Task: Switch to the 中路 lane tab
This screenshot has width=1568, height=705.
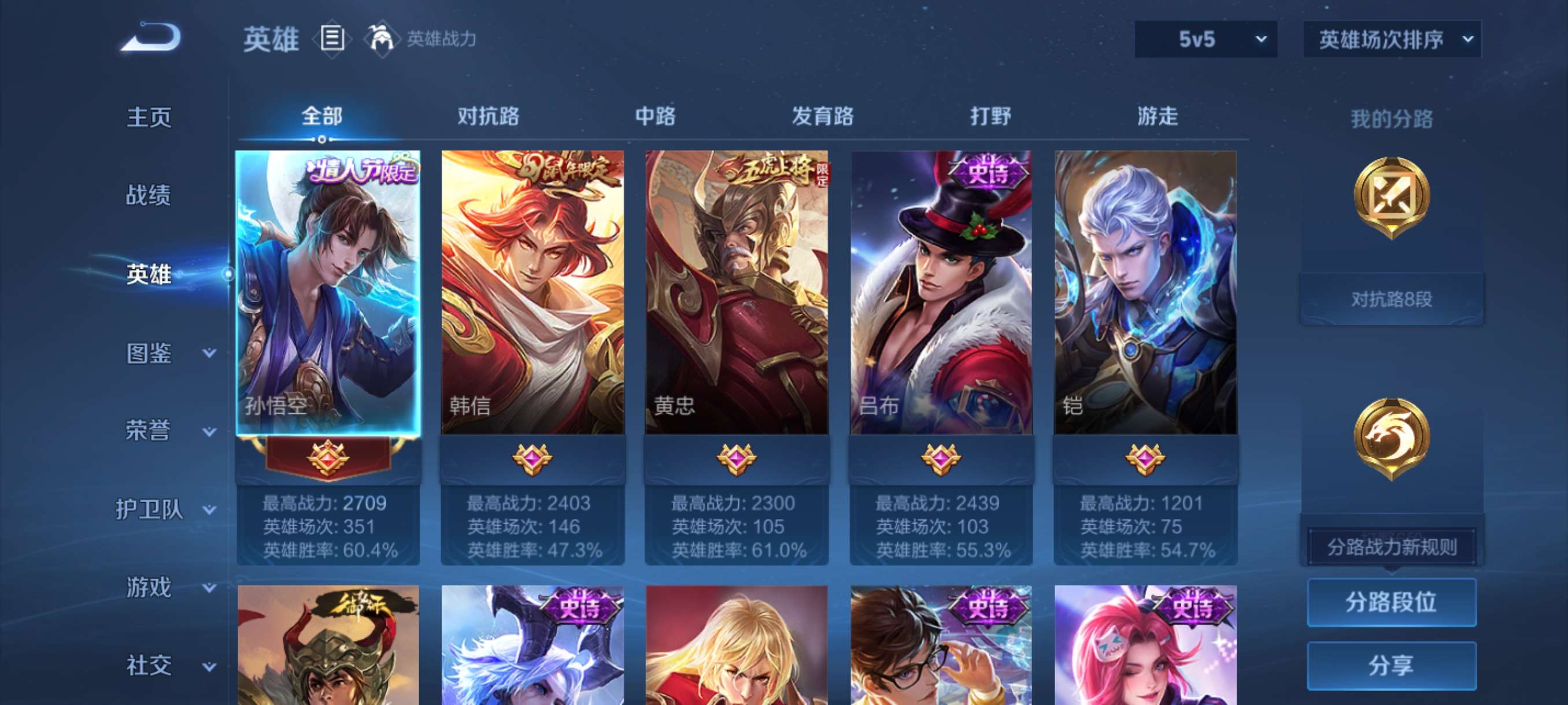Action: click(654, 116)
